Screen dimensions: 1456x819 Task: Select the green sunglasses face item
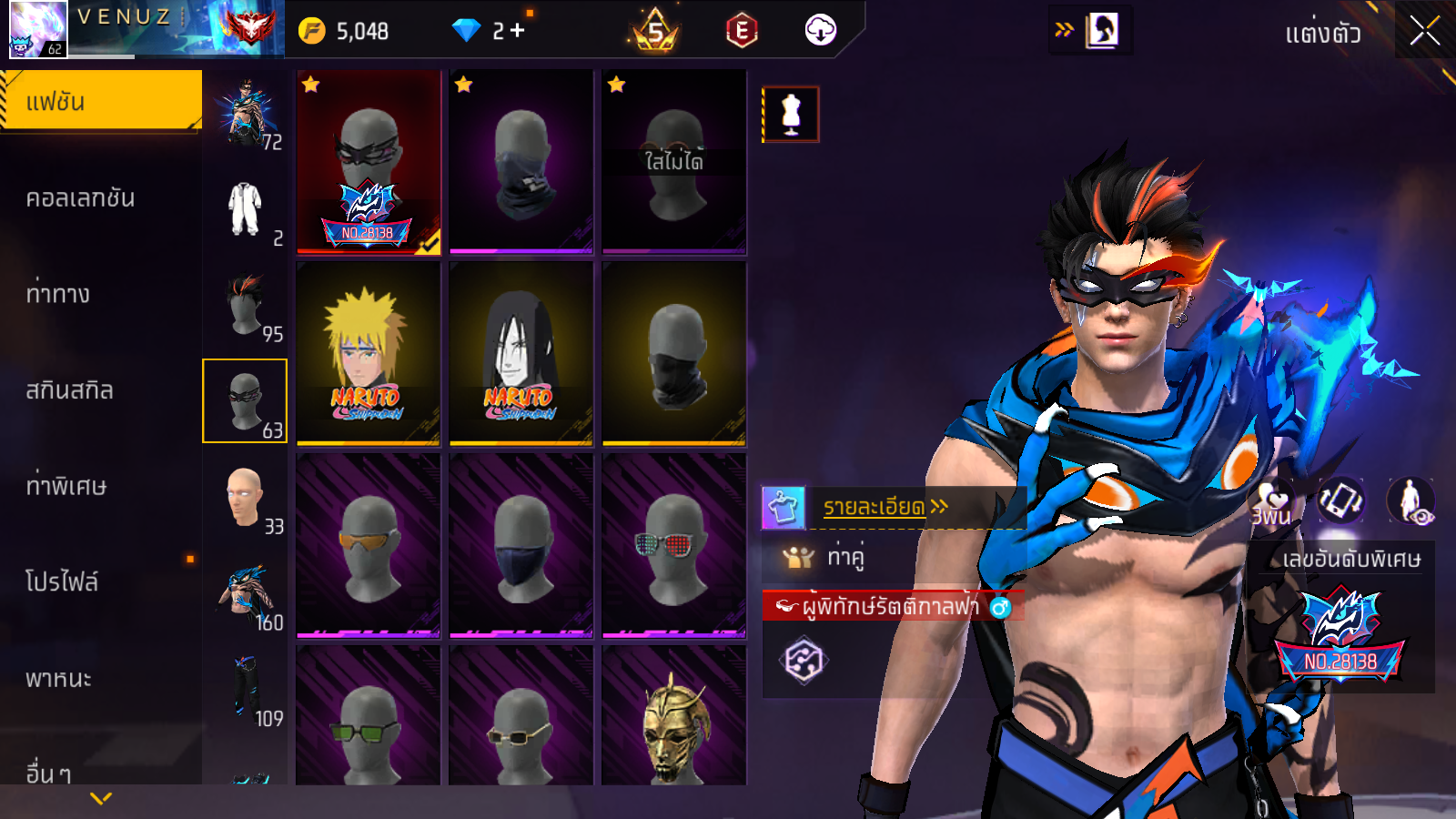368,719
